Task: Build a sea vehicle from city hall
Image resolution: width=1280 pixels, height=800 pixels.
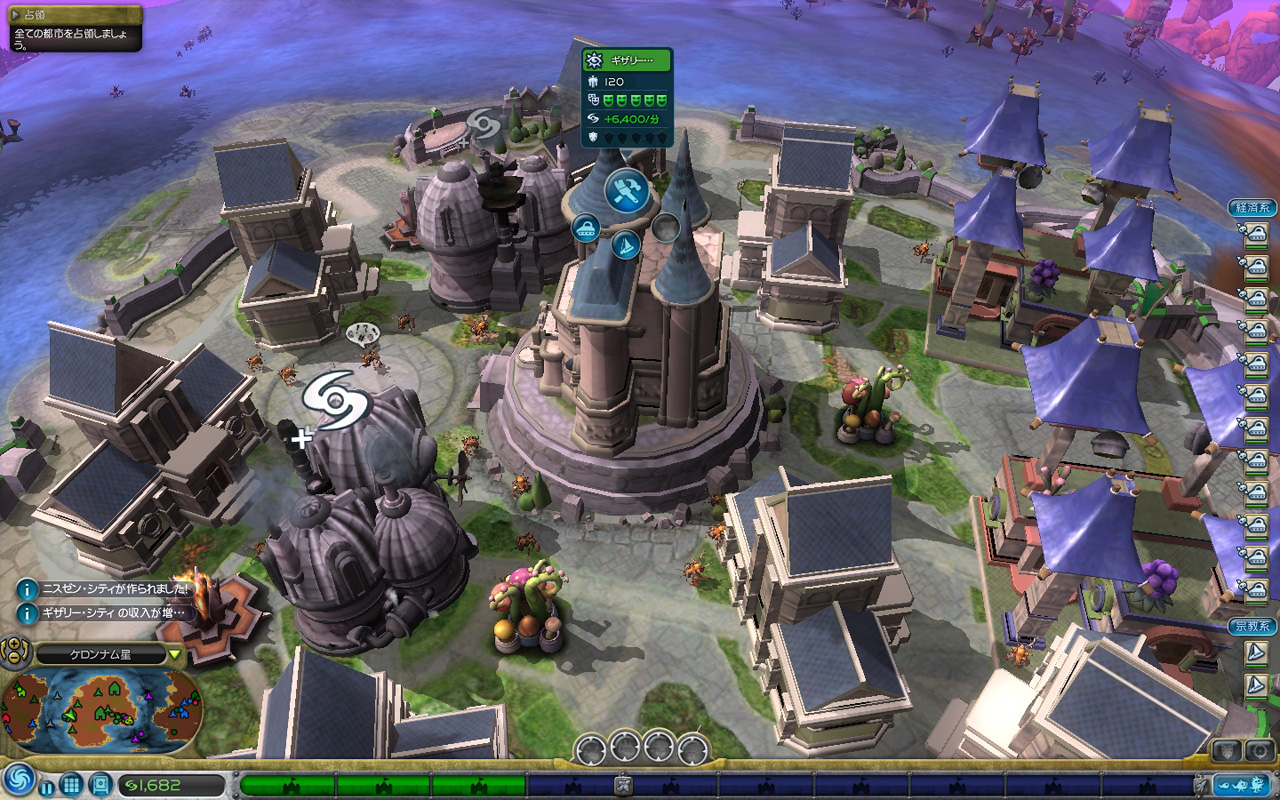Action: pos(626,244)
